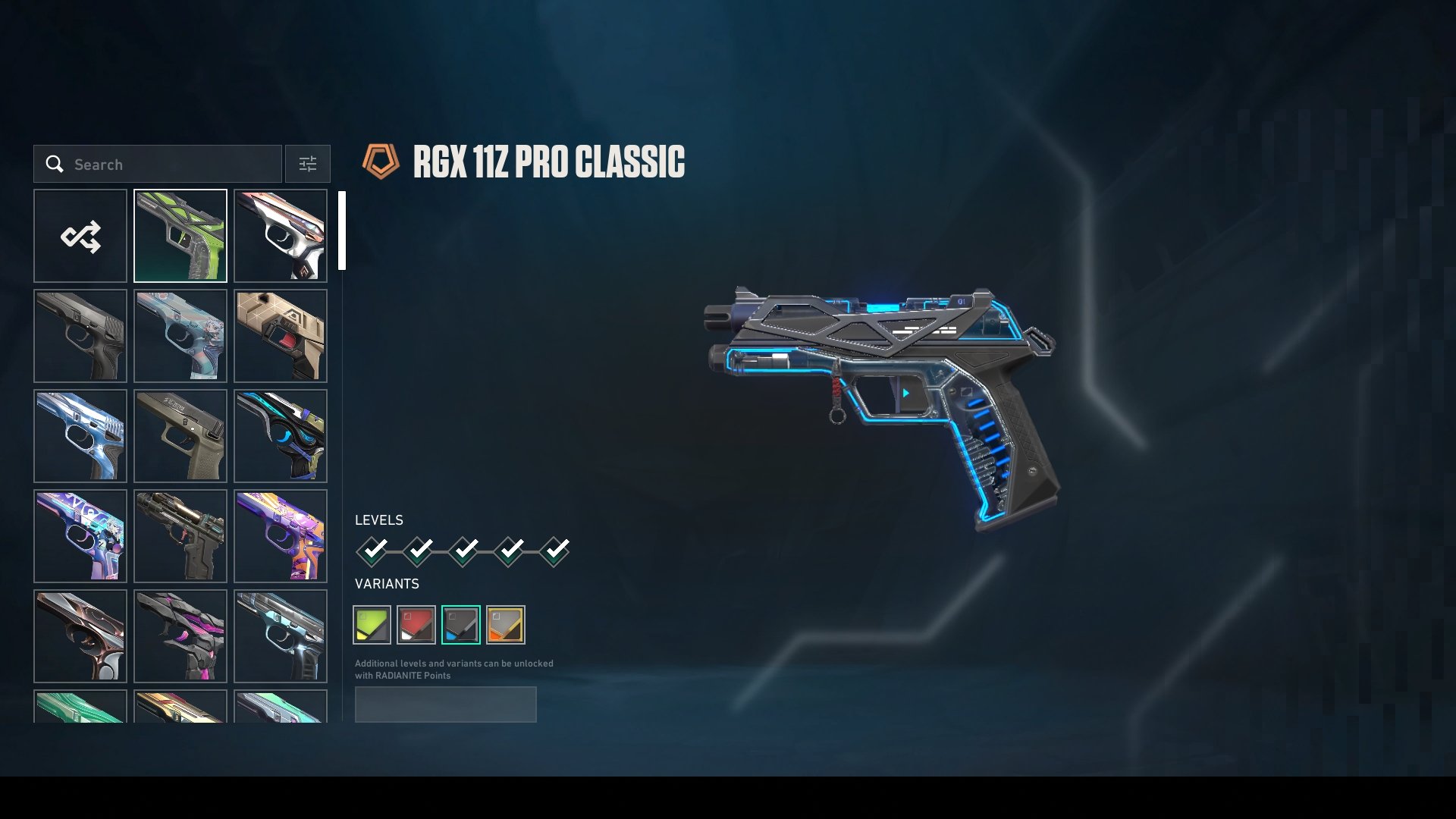Open the filter options beside the search bar
Image resolution: width=1456 pixels, height=819 pixels.
point(307,164)
